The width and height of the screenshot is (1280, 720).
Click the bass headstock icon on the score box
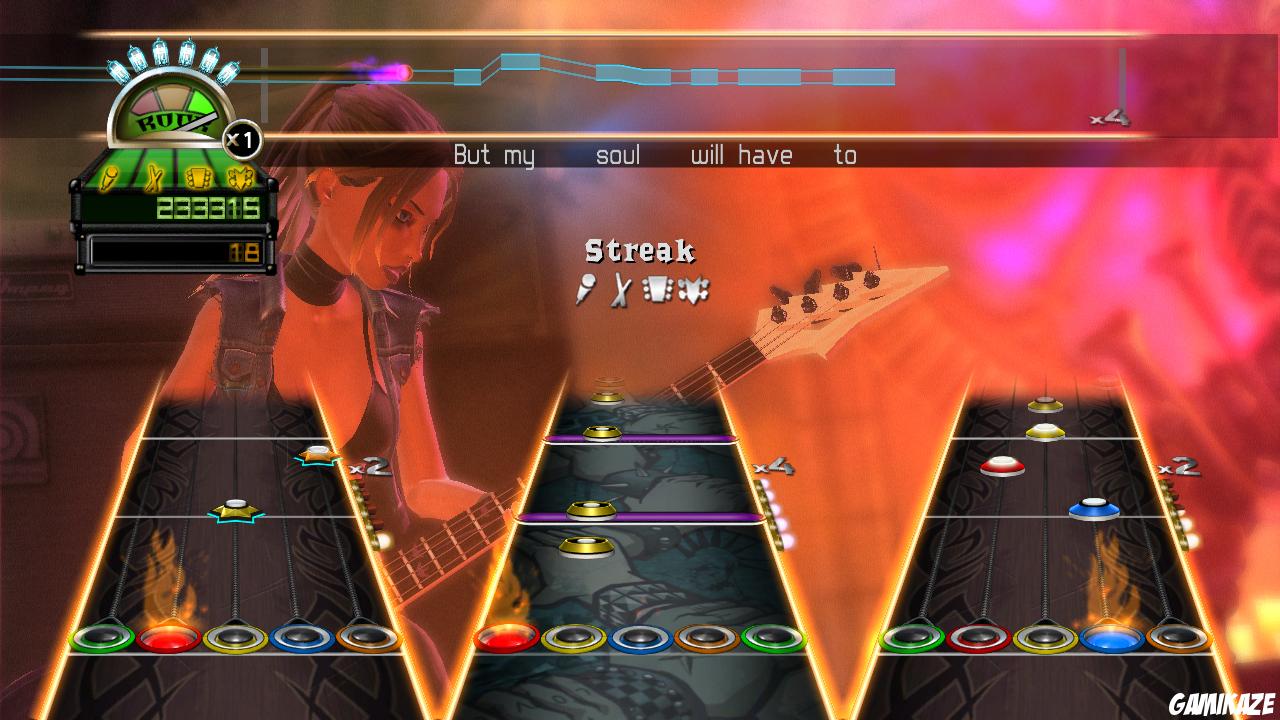coord(241,176)
